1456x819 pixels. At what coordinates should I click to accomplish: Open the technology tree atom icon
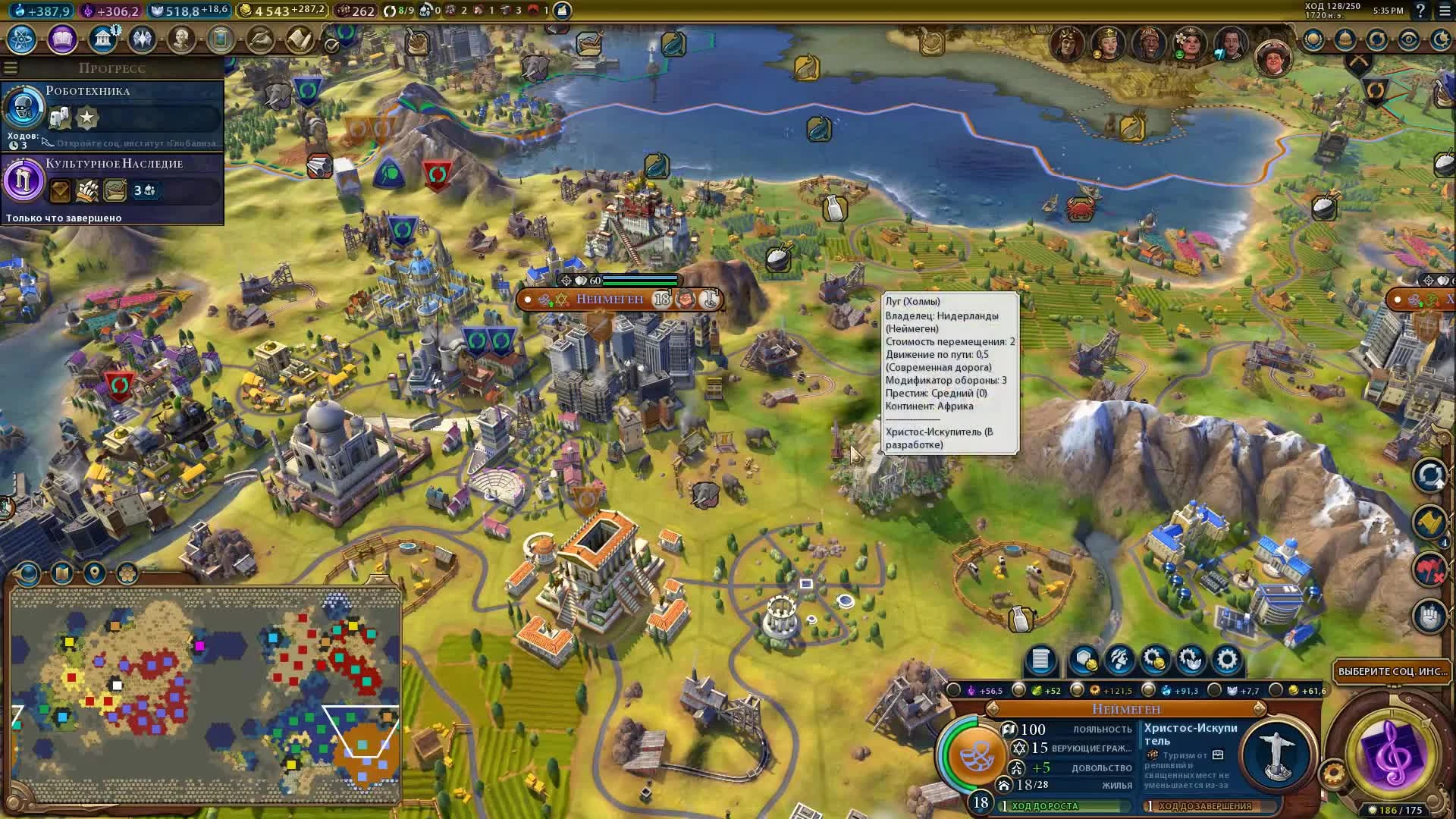tap(20, 39)
